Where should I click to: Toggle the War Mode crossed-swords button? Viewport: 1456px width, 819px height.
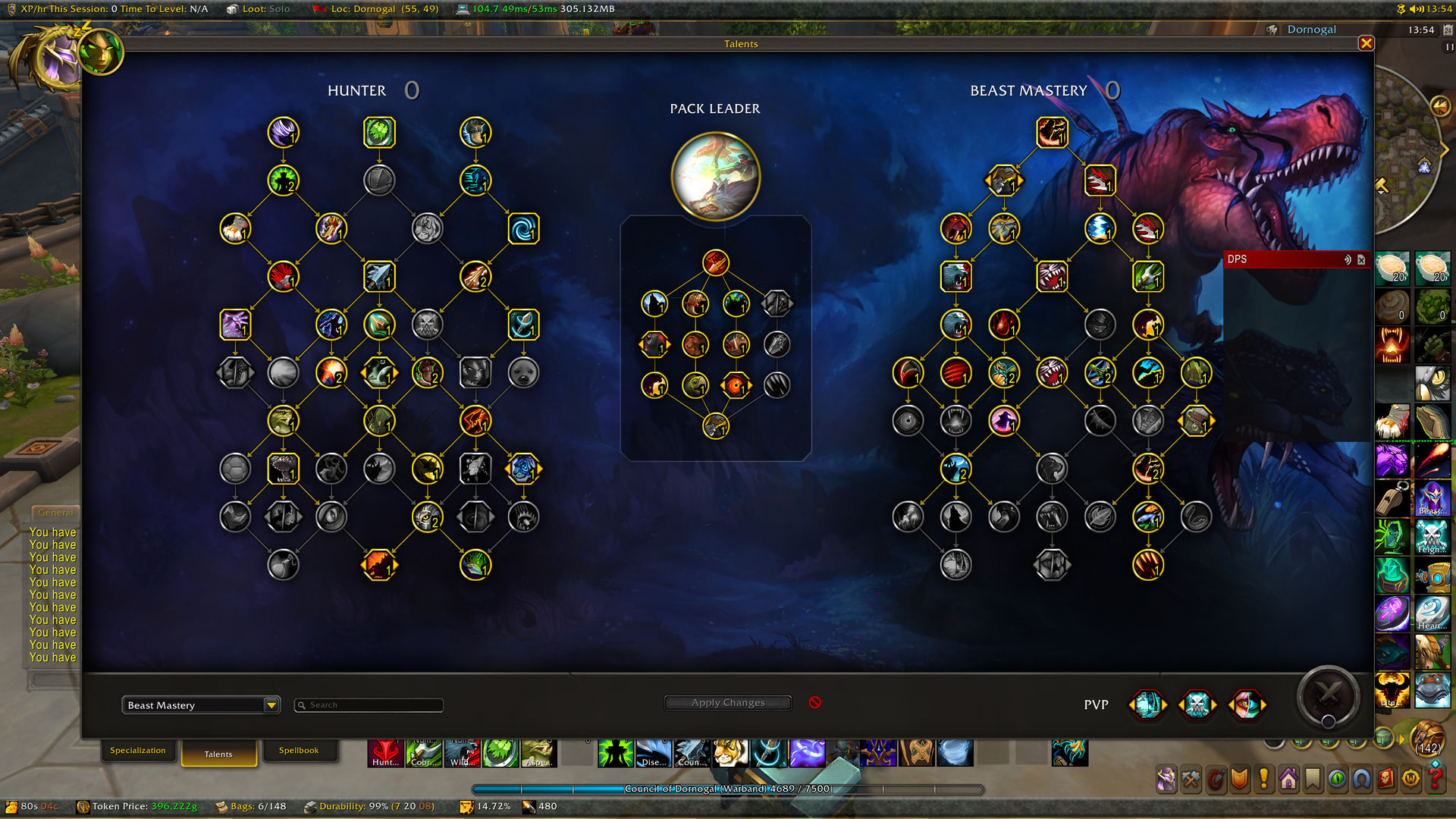click(1327, 694)
